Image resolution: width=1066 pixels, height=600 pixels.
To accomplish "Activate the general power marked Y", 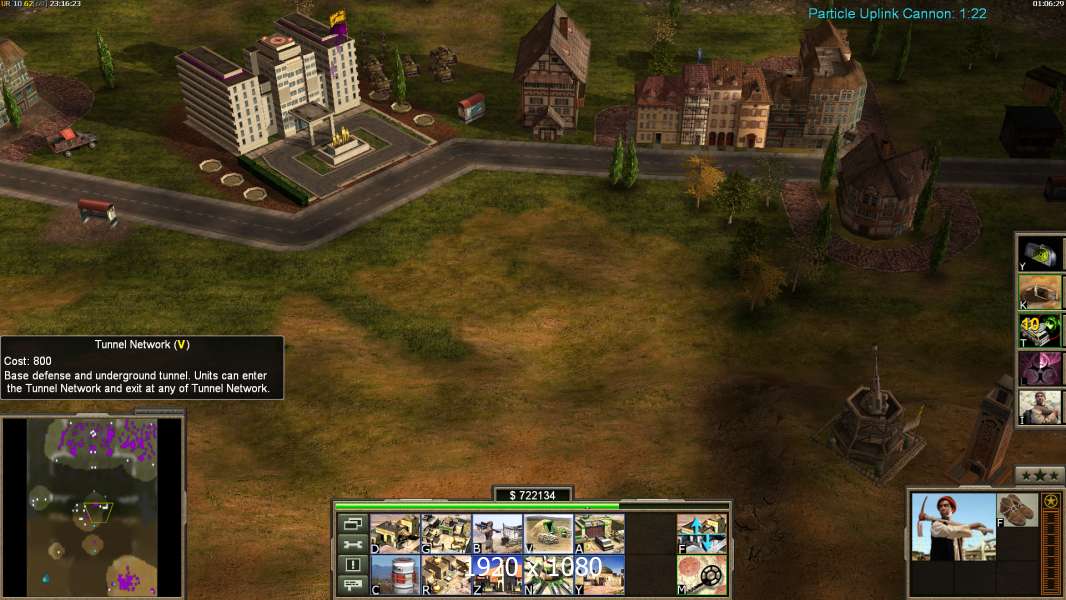I will pyautogui.click(x=1040, y=253).
